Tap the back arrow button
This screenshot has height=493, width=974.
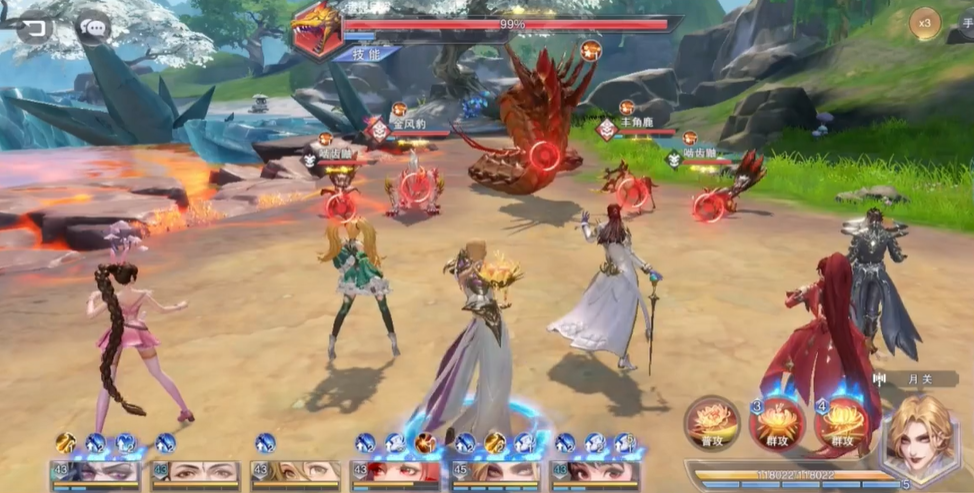pos(34,27)
